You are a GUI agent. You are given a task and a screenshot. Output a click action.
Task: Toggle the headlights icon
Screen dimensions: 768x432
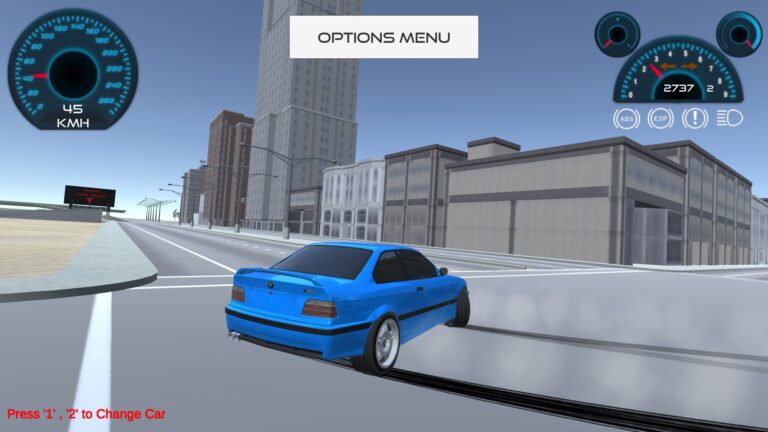coord(729,119)
